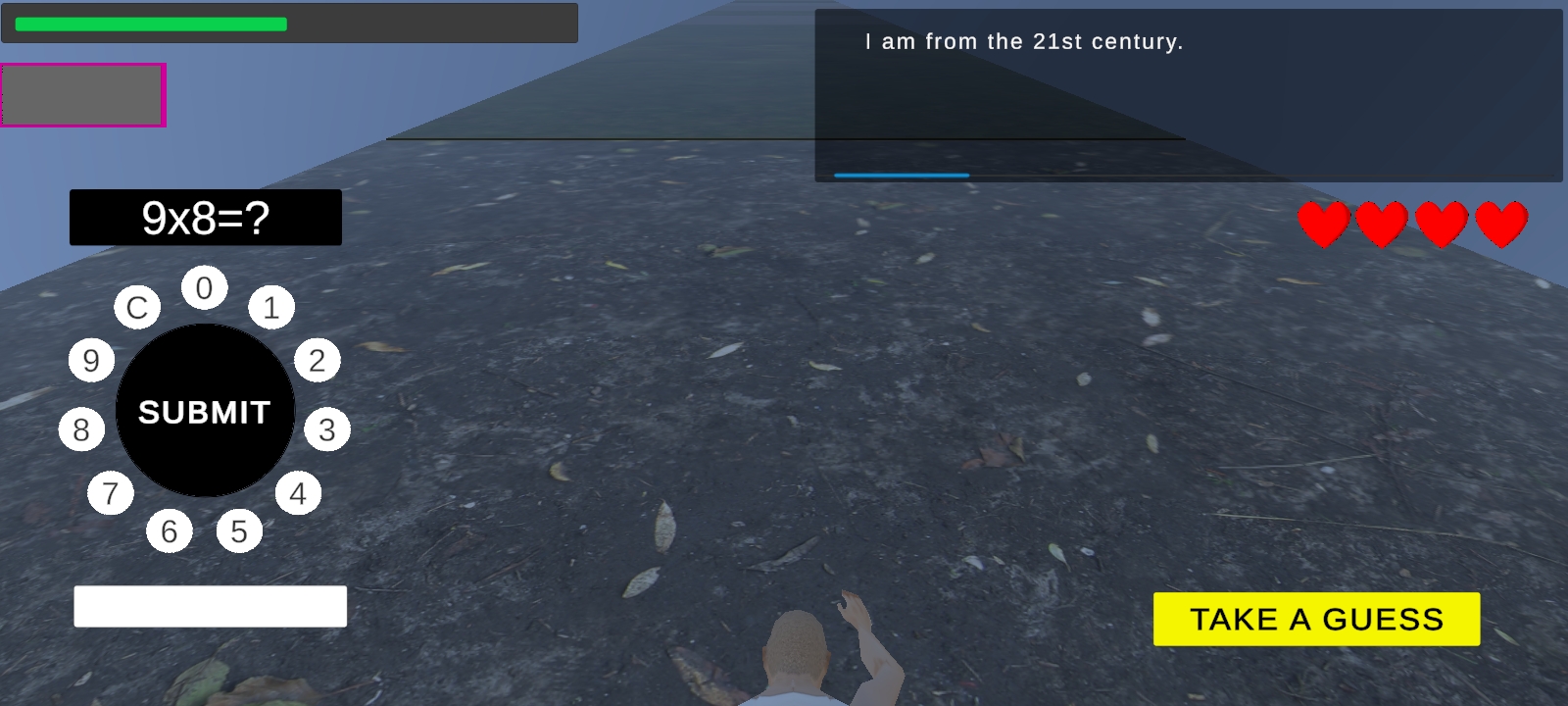This screenshot has height=706, width=1568.
Task: Choose the number 8 circle
Action: [81, 429]
